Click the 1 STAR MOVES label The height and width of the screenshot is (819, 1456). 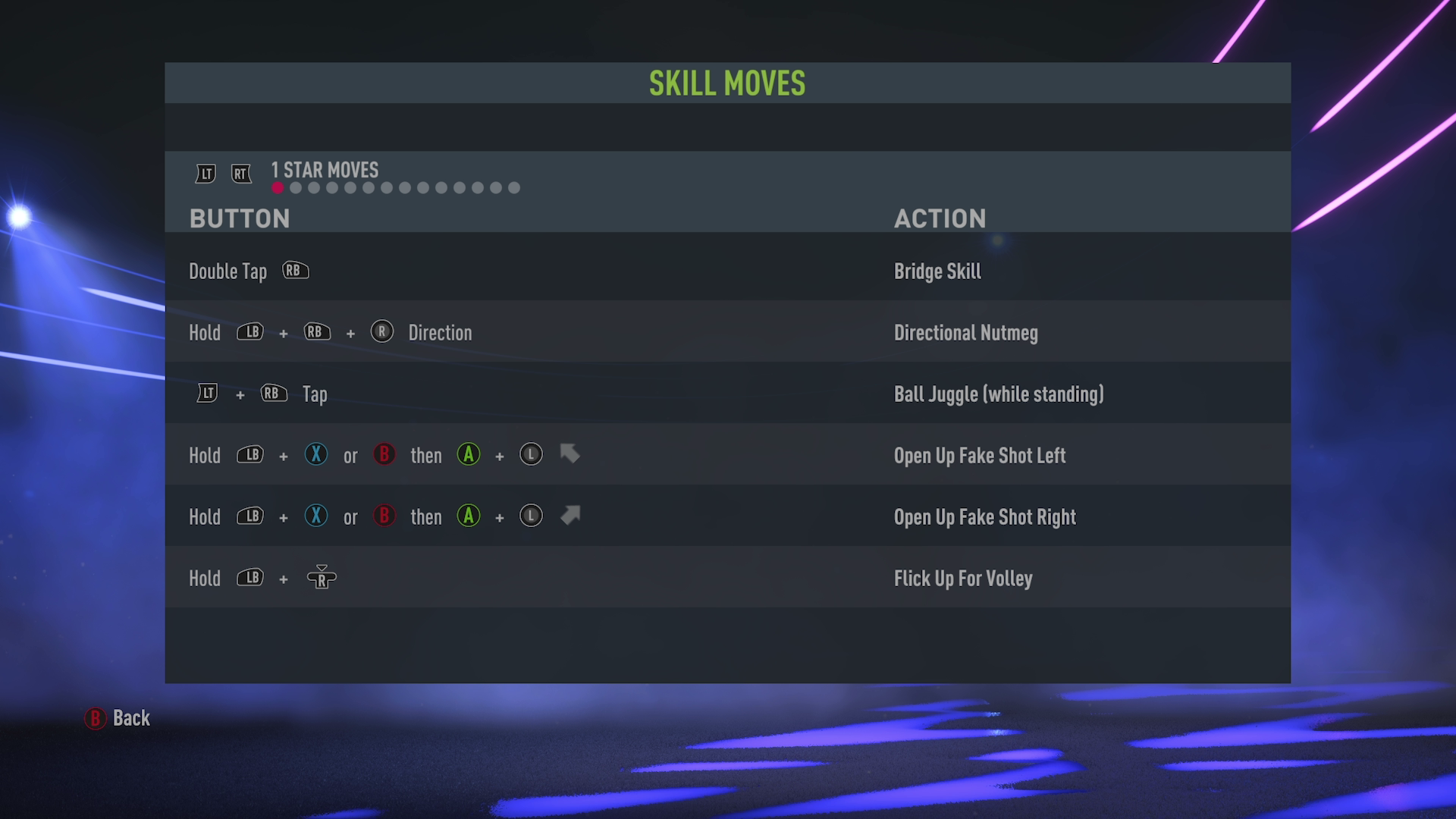324,170
